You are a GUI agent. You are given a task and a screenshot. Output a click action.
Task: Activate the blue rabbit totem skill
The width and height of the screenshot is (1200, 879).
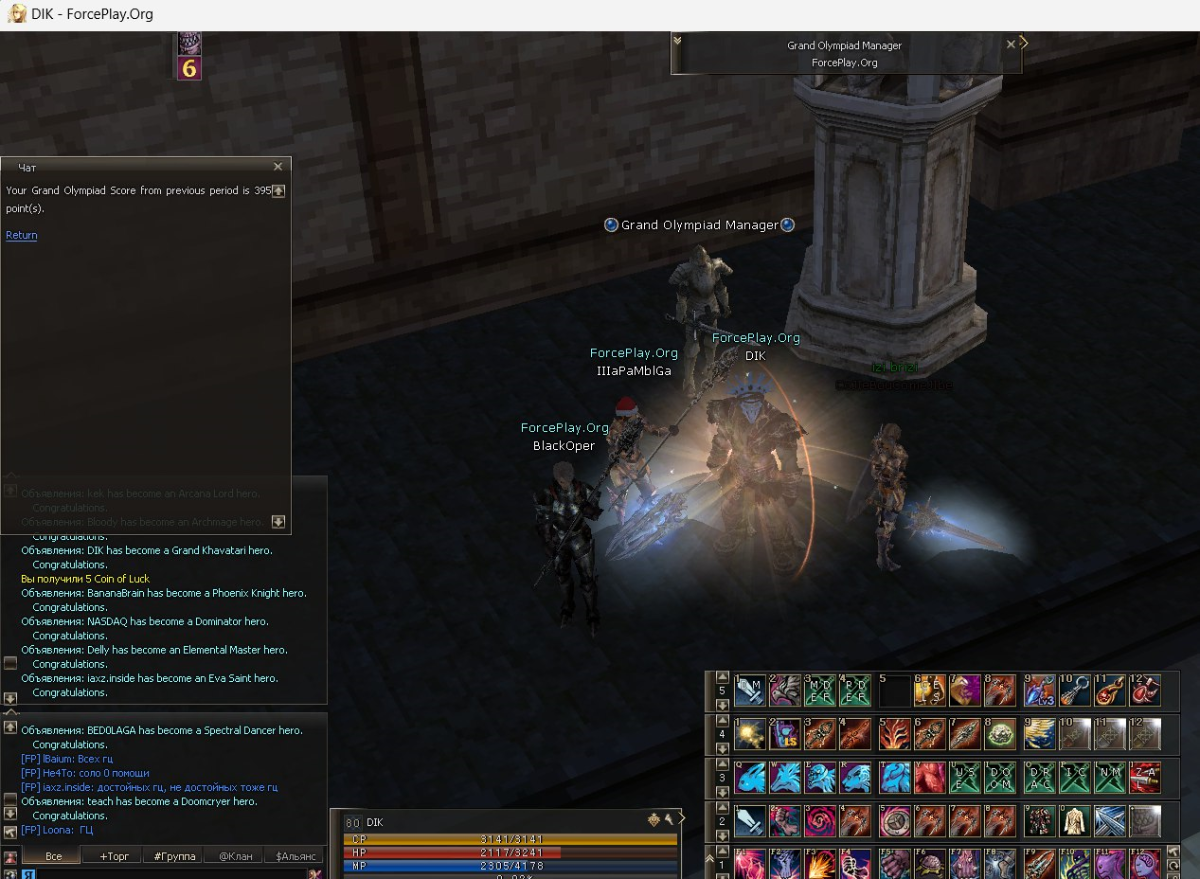coord(750,777)
